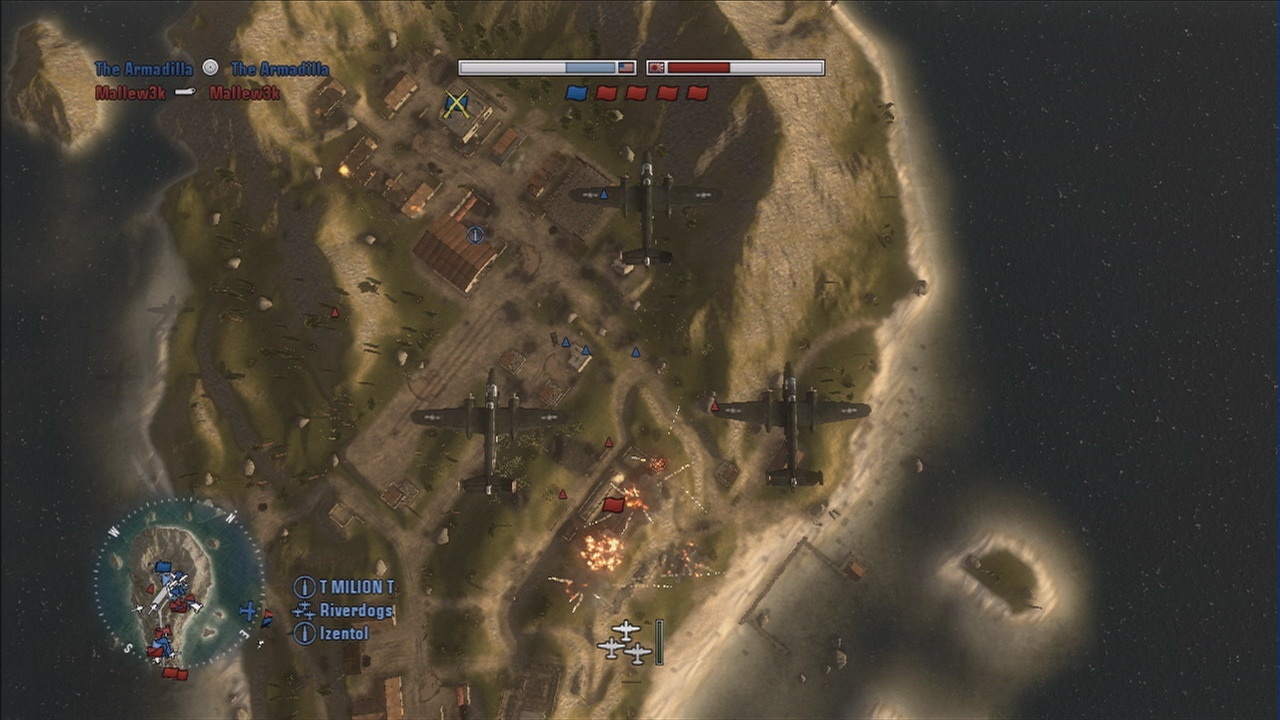
Task: Select T MILION T in the player list
Action: [x=356, y=587]
